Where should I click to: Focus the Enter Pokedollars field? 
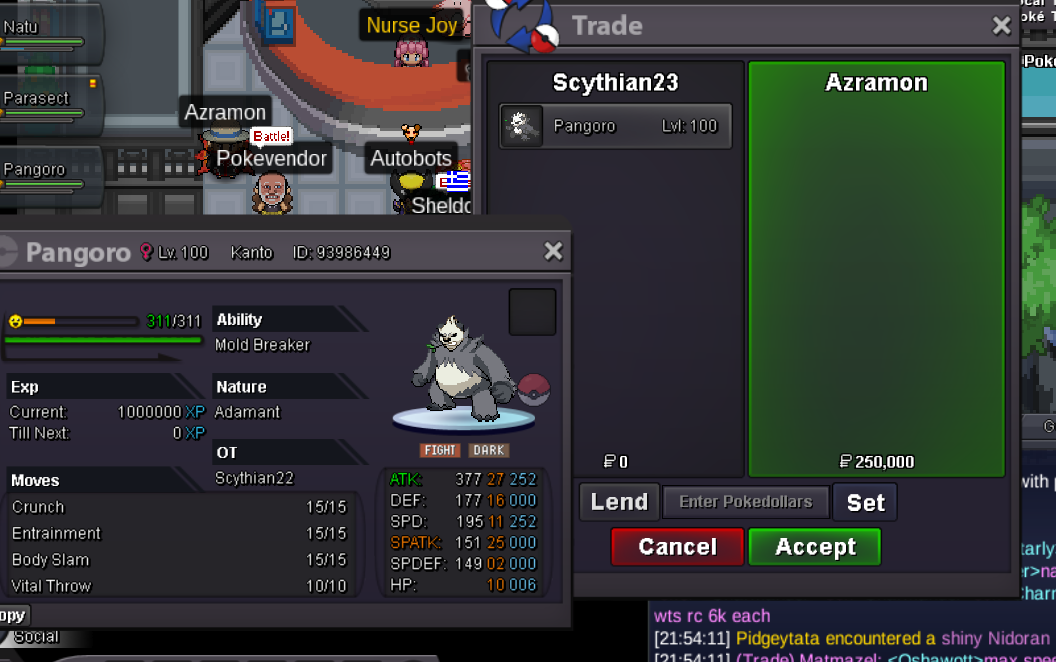tap(745, 502)
